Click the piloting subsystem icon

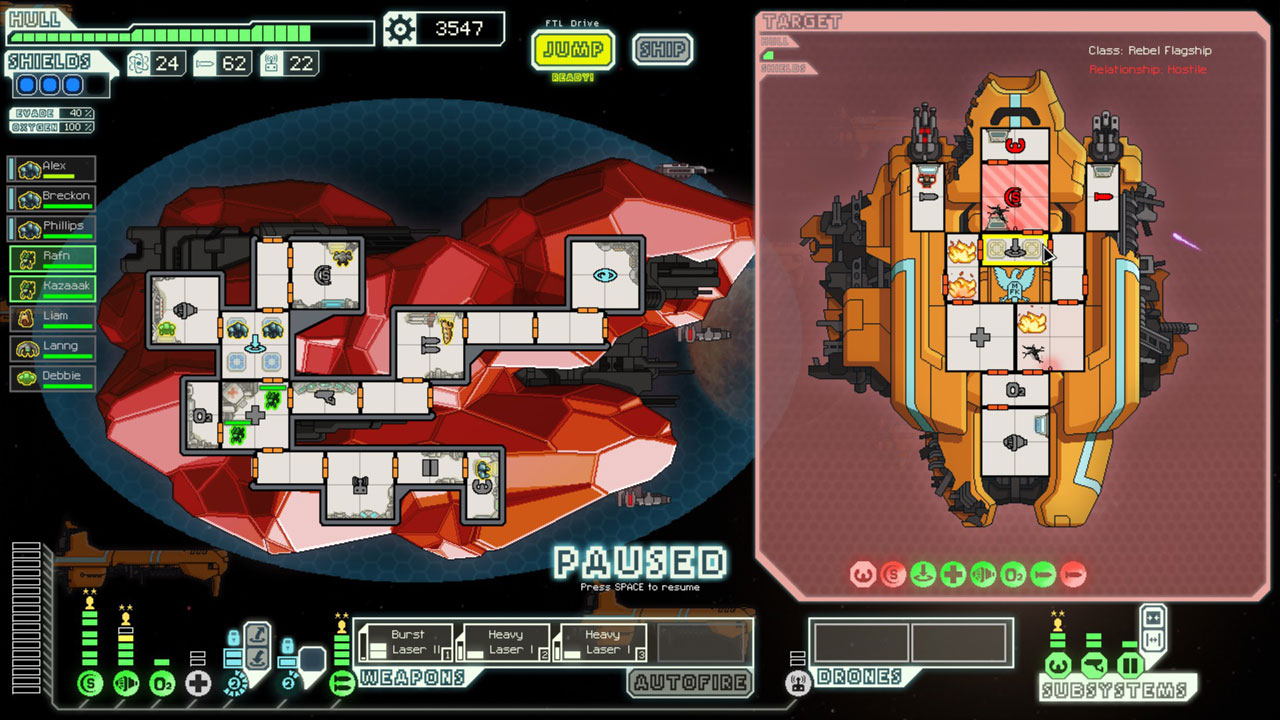pyautogui.click(x=1058, y=665)
